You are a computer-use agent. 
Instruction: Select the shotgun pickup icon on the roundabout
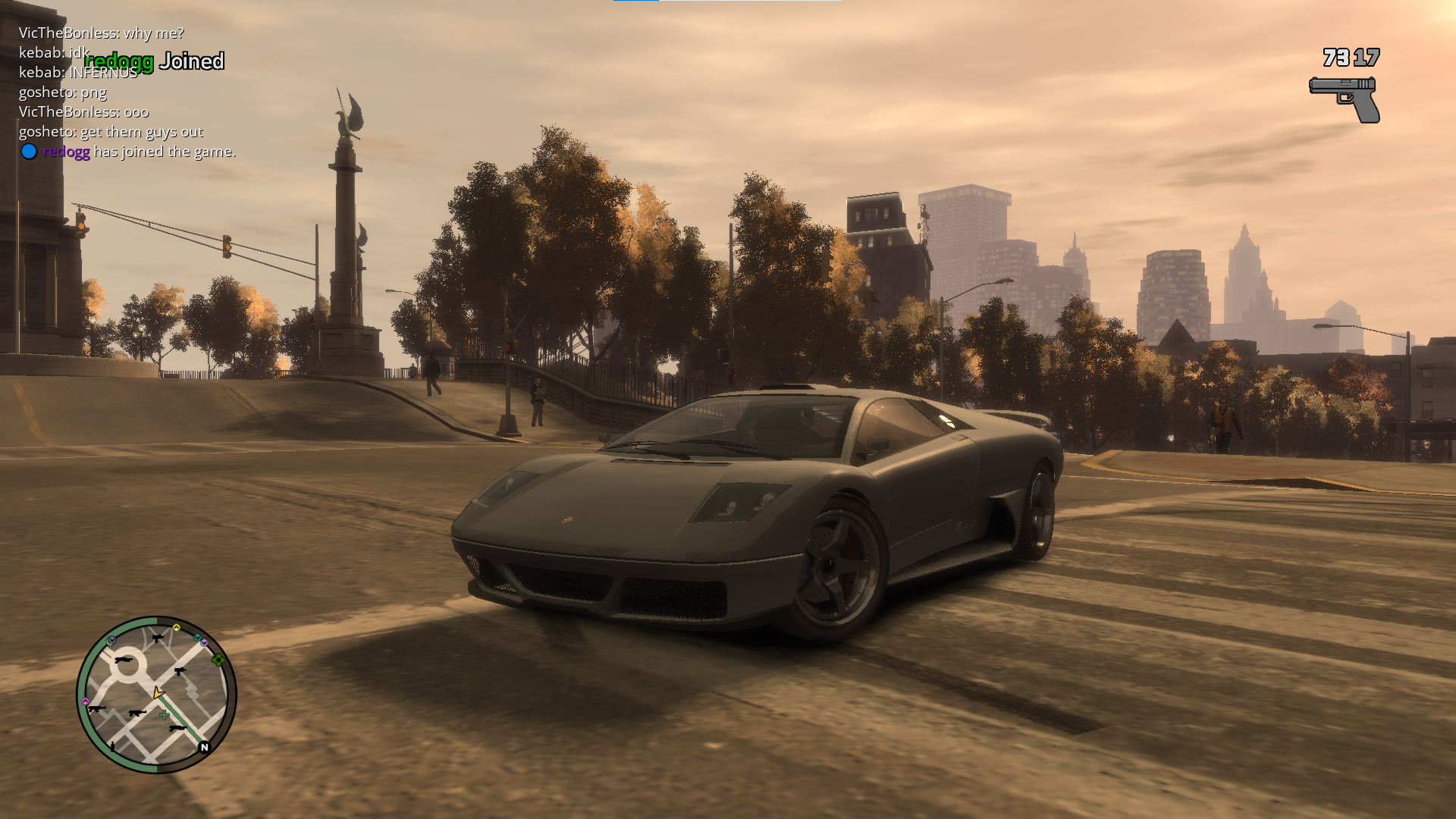click(x=124, y=661)
